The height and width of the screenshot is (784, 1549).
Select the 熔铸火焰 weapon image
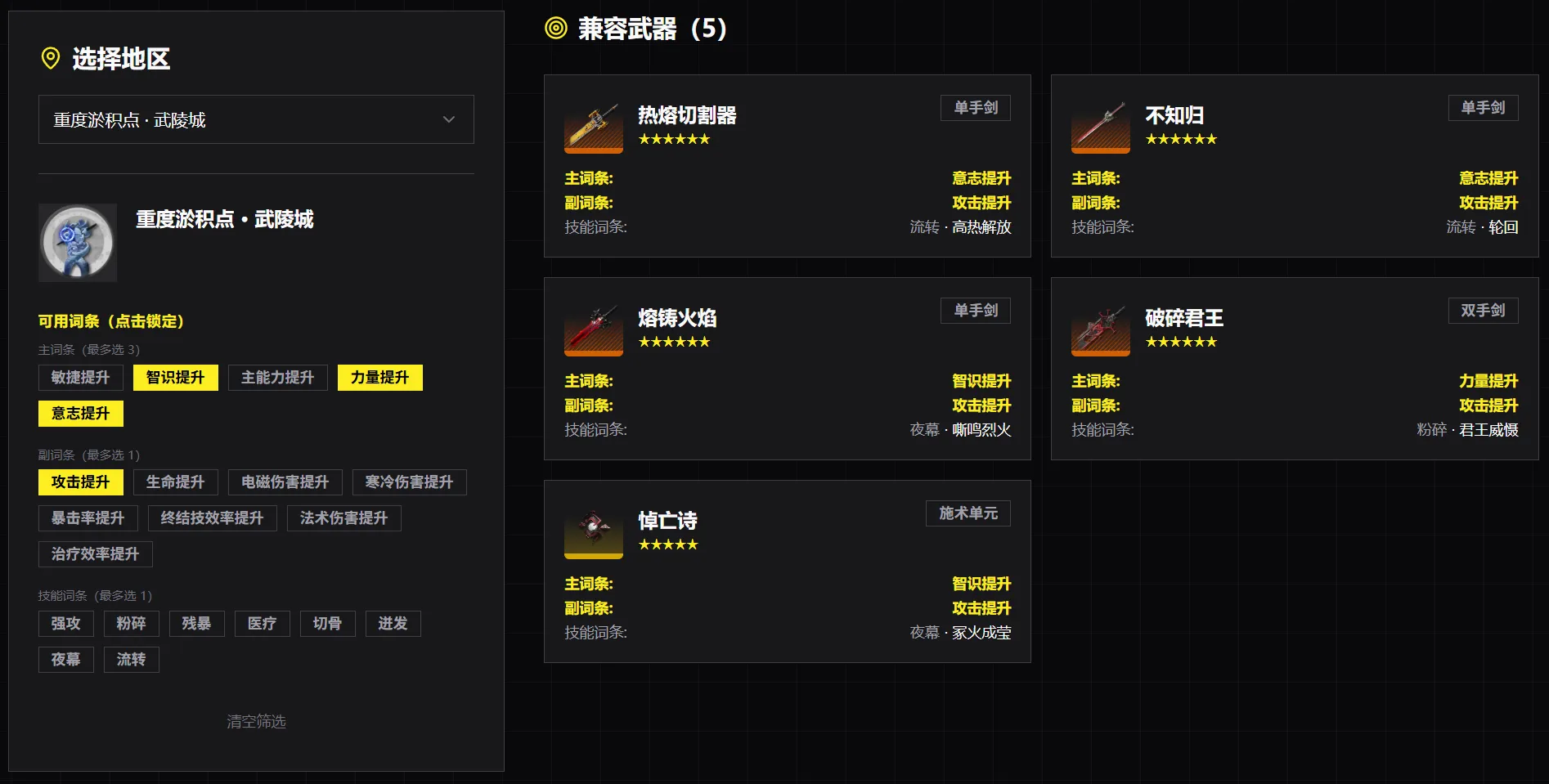coord(593,330)
